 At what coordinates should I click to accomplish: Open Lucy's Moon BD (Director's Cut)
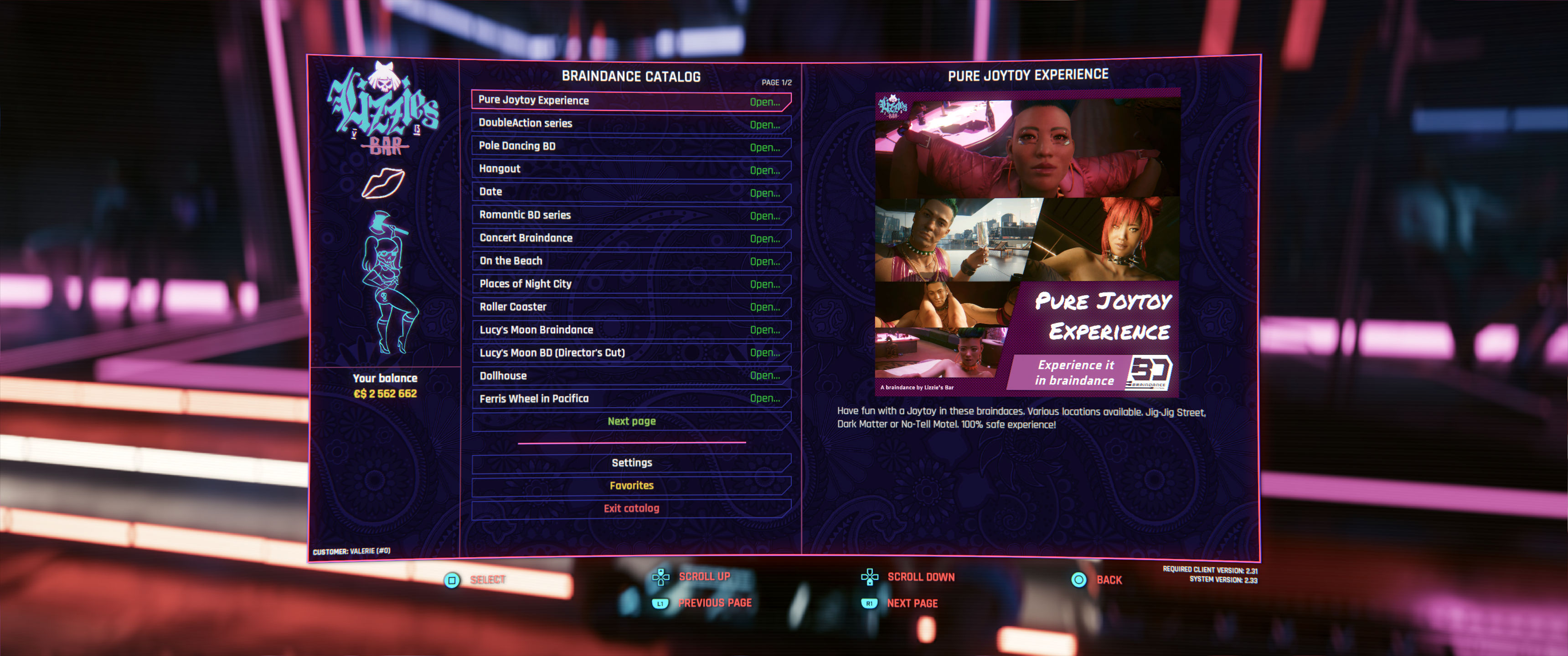[630, 353]
